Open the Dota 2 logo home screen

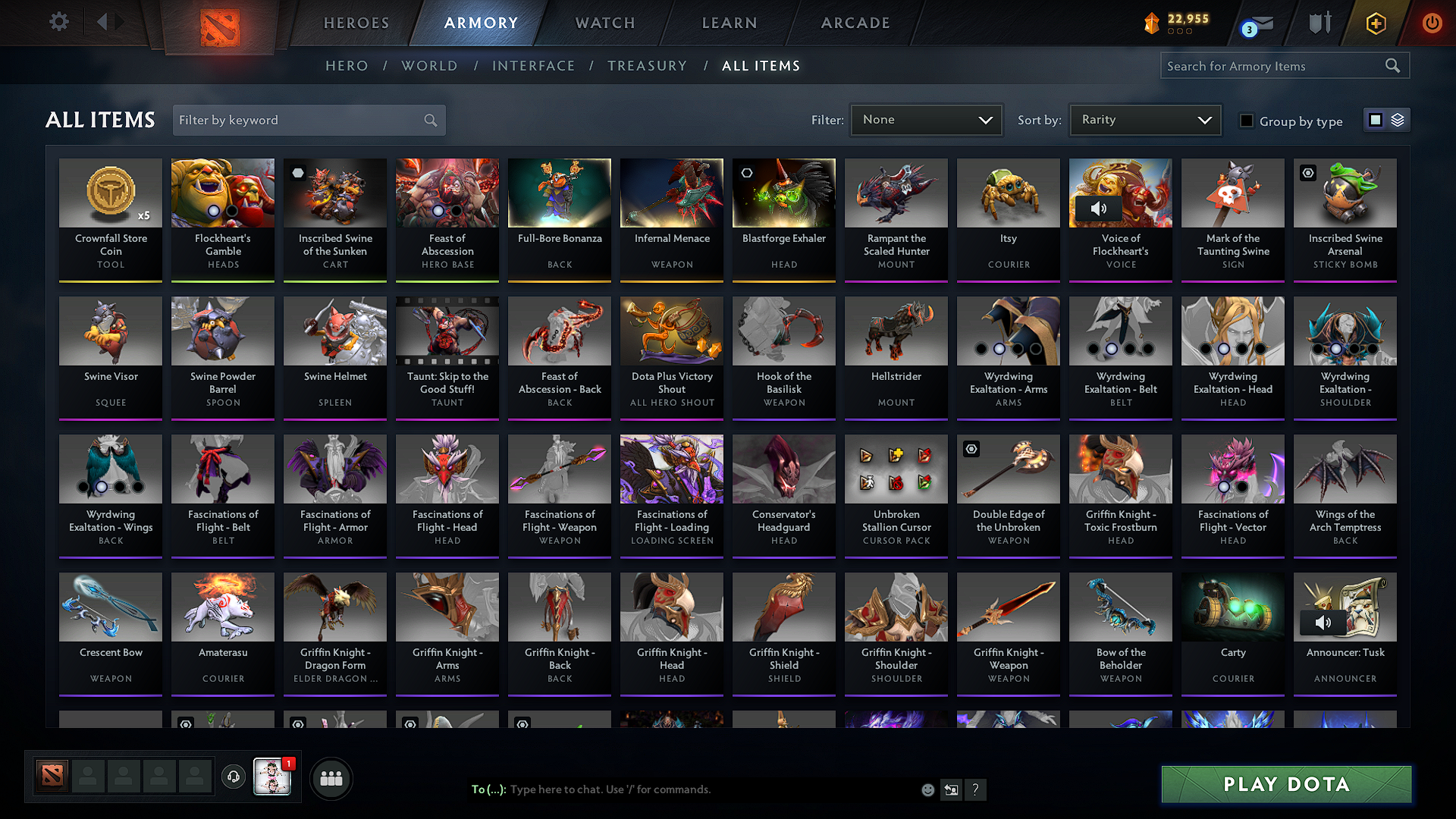coord(220,23)
